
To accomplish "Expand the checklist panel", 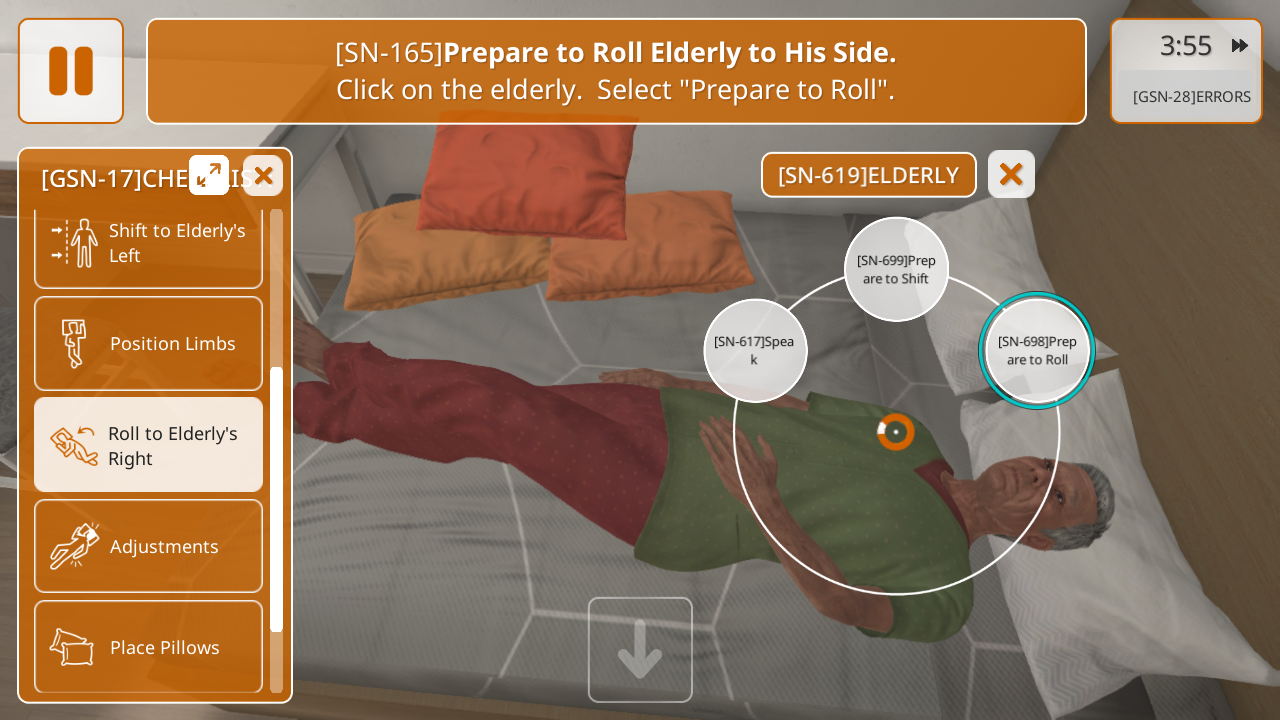I will tap(209, 175).
